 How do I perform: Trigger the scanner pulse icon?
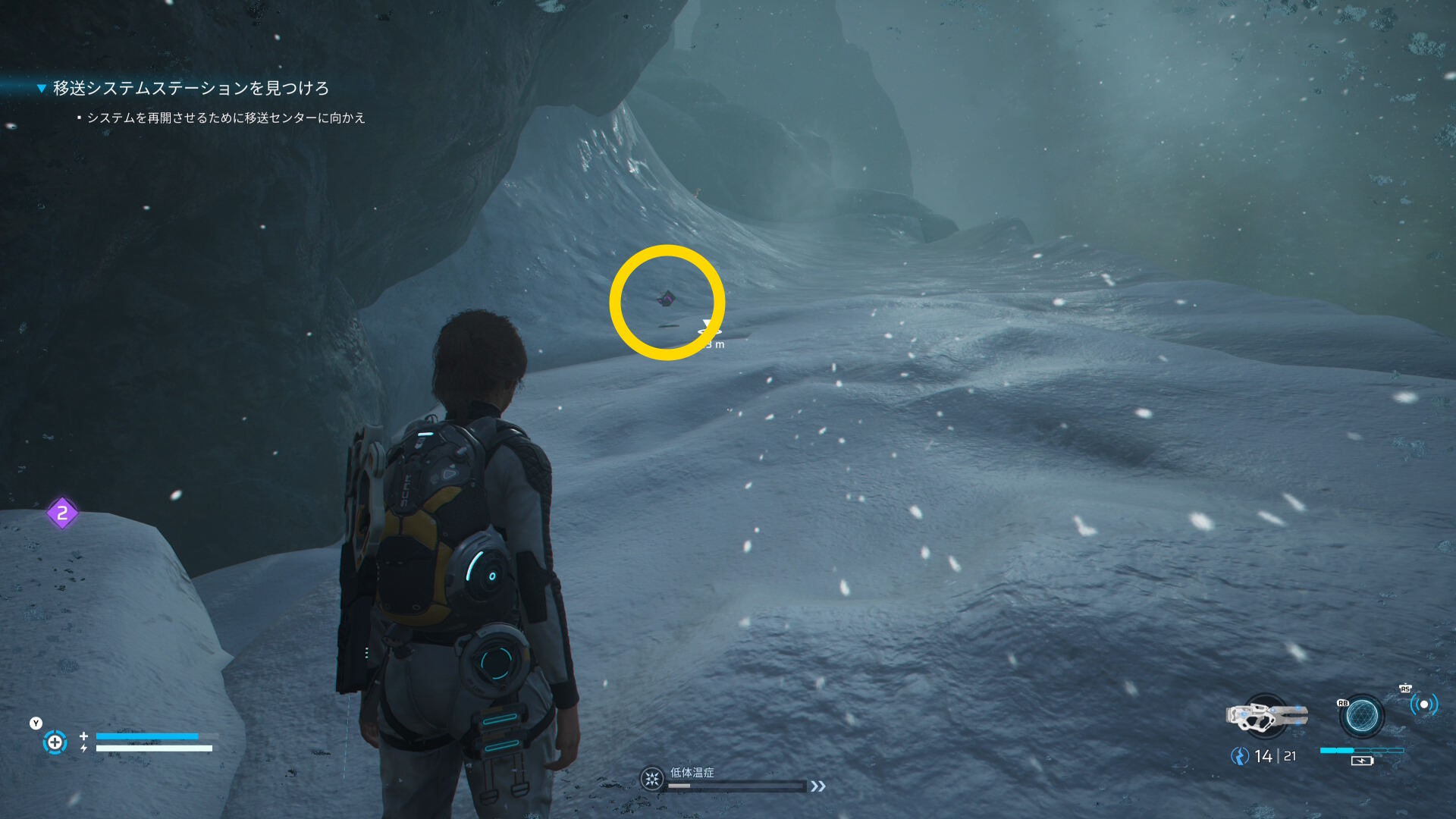[x=1423, y=704]
